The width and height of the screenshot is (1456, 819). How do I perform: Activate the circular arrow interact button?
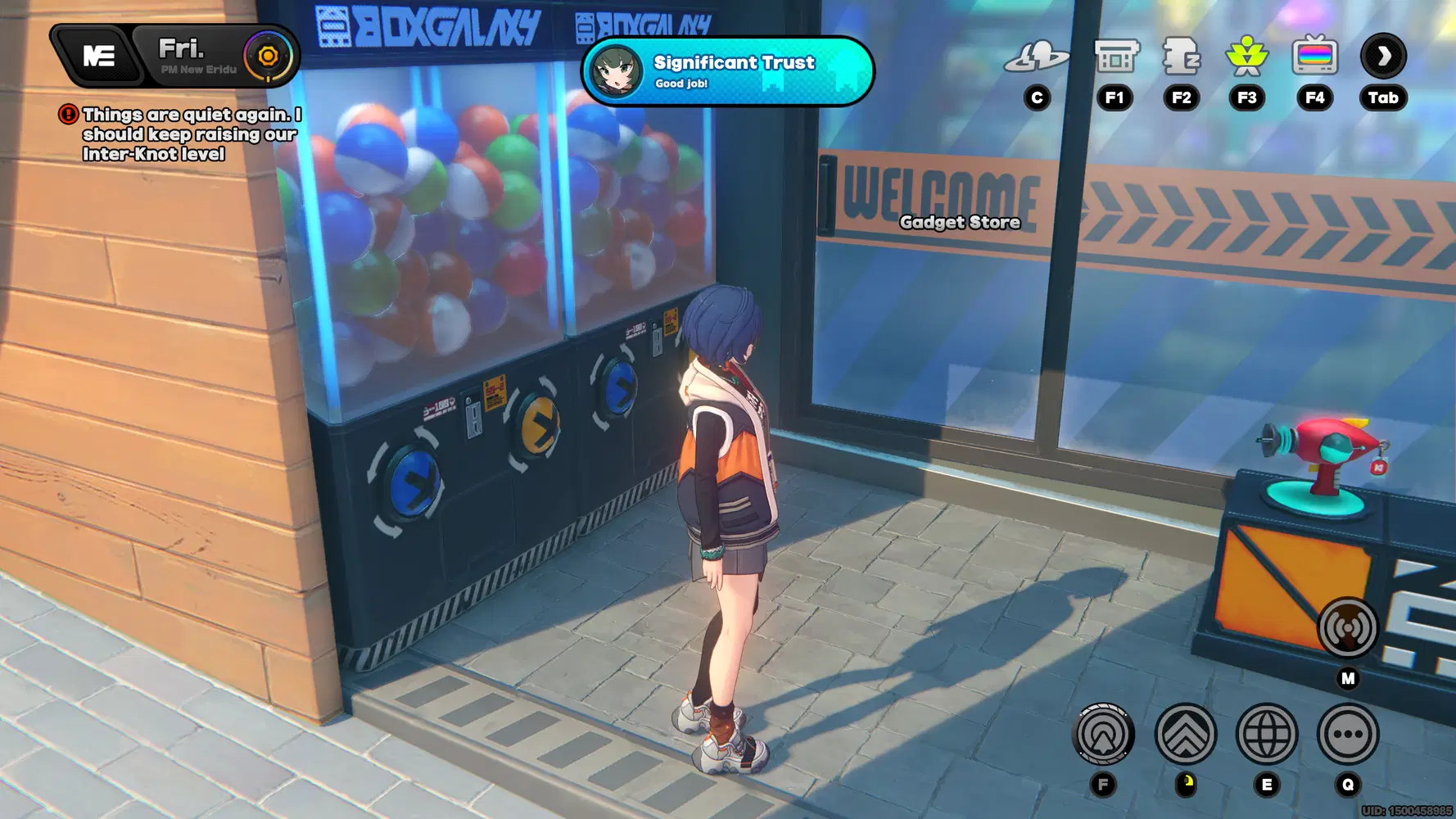(x=1103, y=734)
